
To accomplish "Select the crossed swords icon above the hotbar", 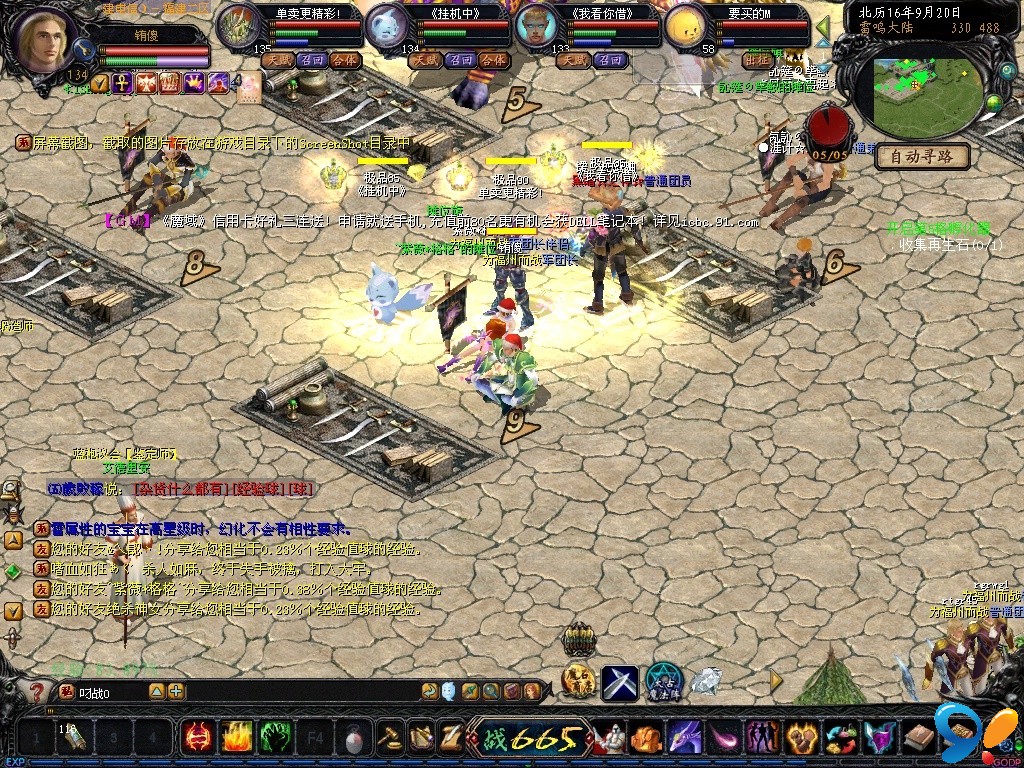I will pos(619,682).
